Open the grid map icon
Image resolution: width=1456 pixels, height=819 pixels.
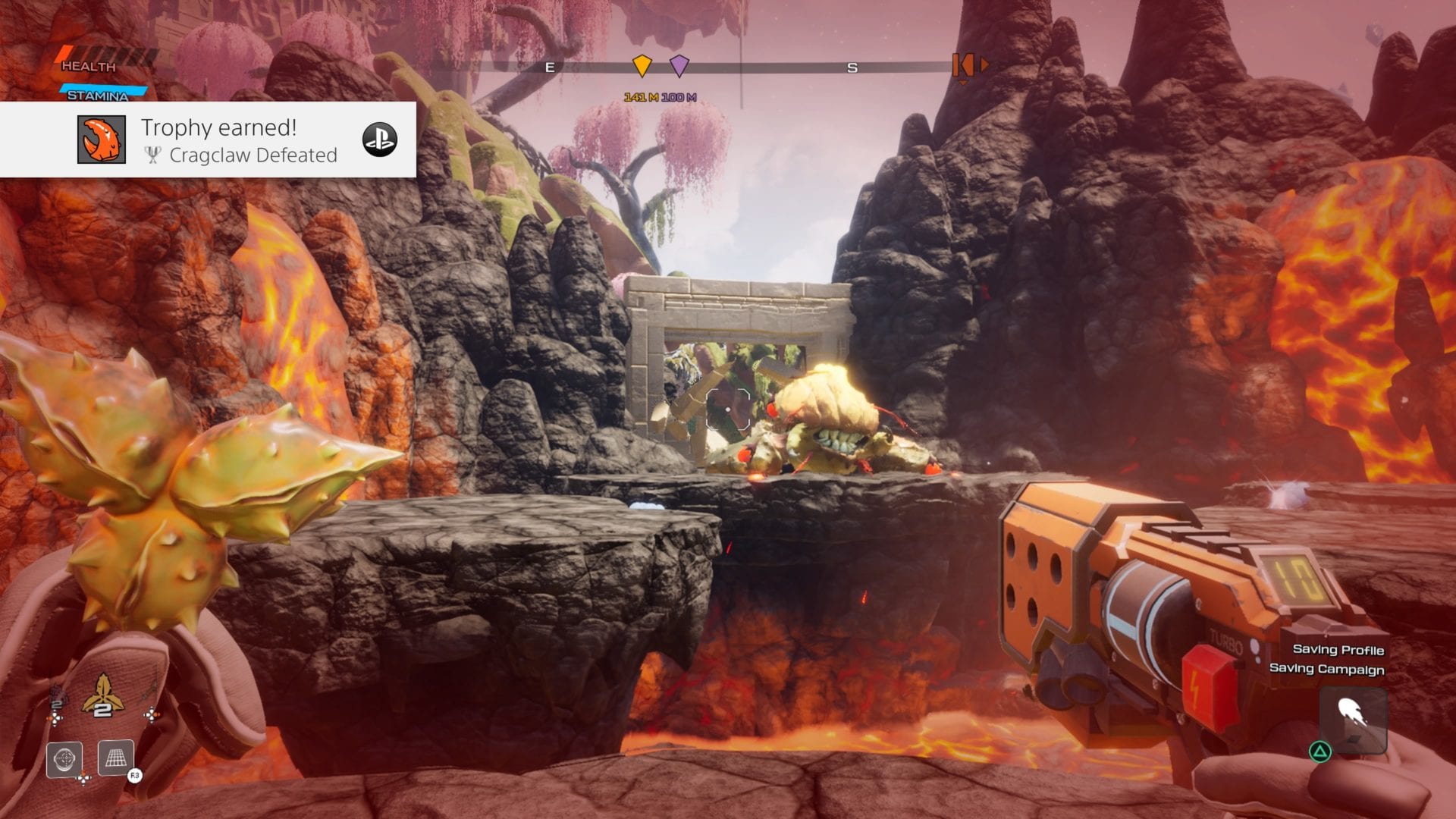coord(116,757)
